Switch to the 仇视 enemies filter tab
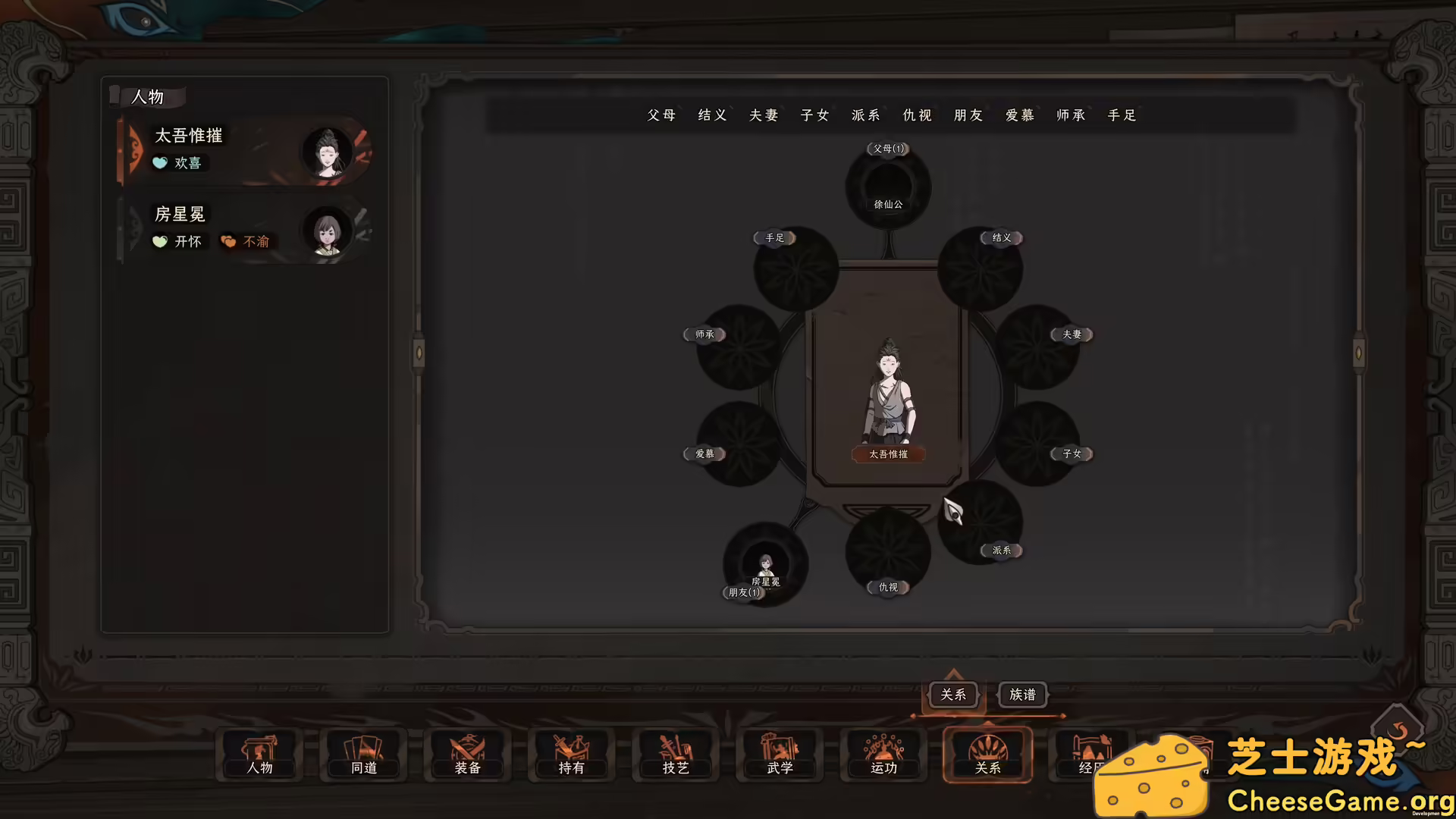Image resolution: width=1456 pixels, height=819 pixels. (x=916, y=115)
